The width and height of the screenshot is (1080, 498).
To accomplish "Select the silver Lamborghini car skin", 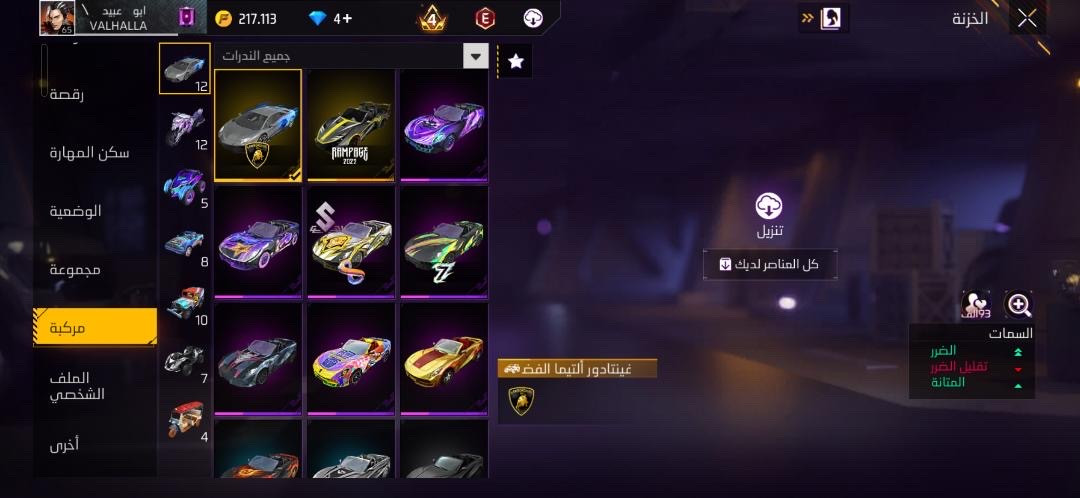I will 258,125.
